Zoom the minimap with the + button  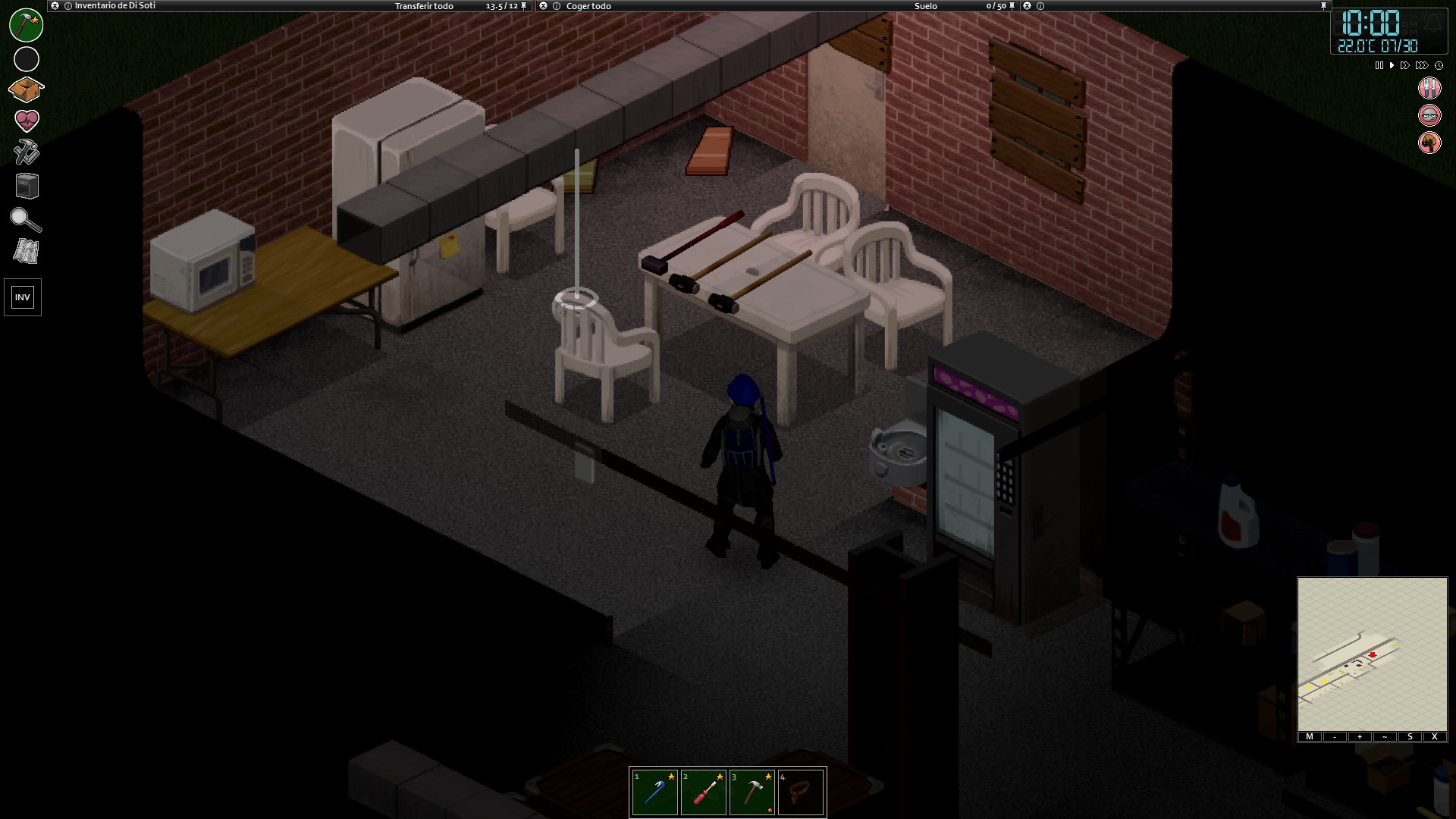pos(1359,736)
